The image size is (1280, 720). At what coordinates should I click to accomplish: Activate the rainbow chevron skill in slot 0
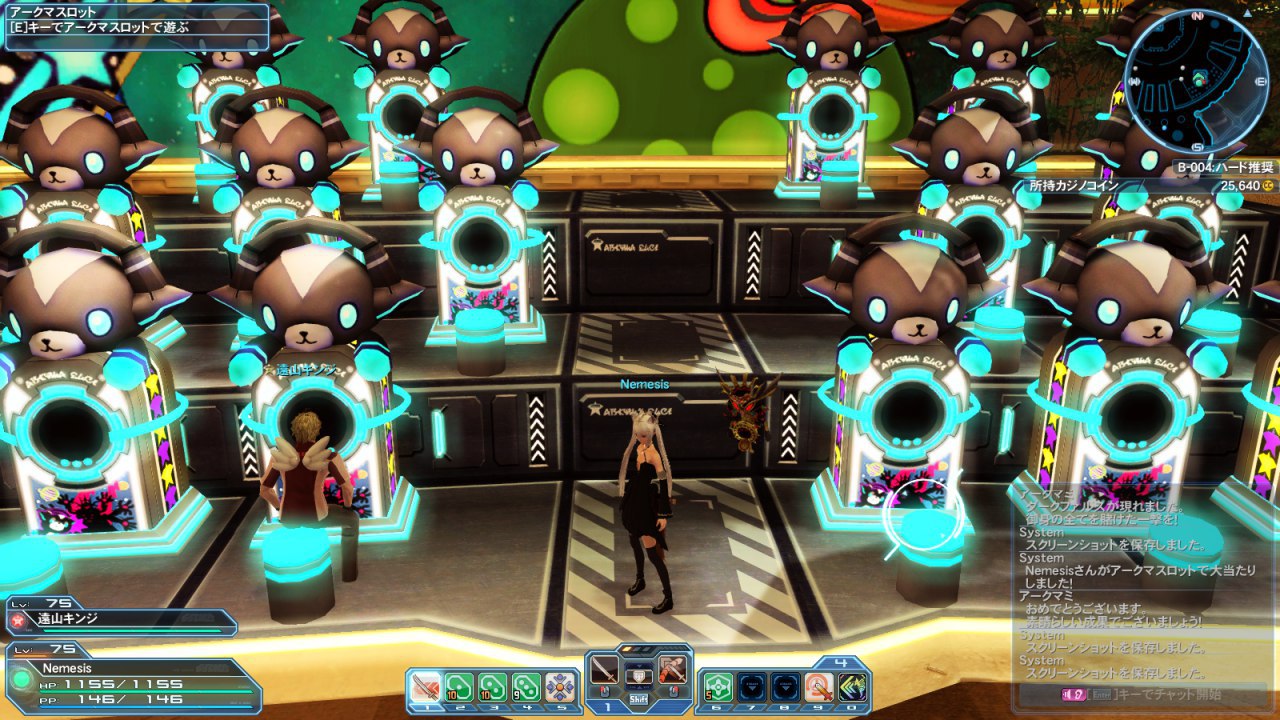[853, 687]
